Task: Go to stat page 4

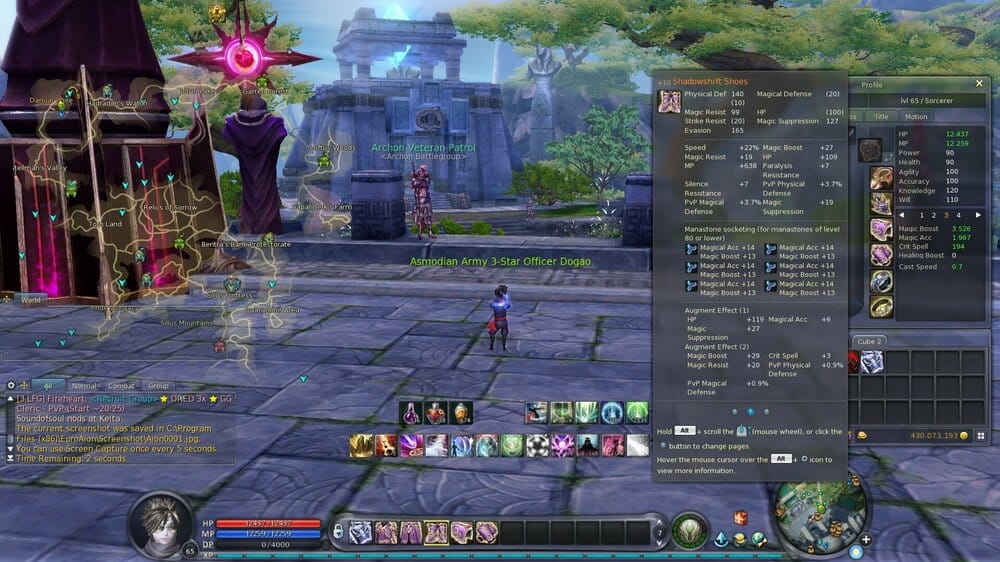Action: point(957,215)
